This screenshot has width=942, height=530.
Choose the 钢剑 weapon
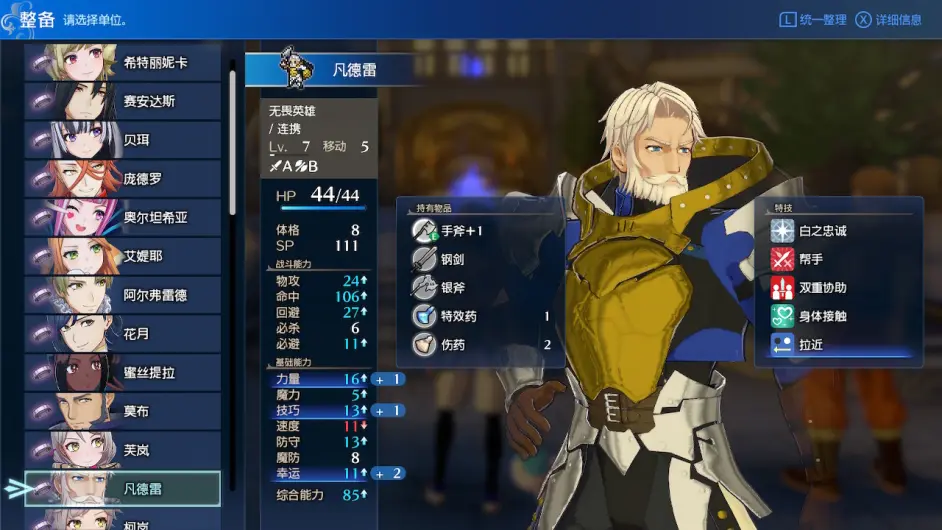(x=452, y=259)
